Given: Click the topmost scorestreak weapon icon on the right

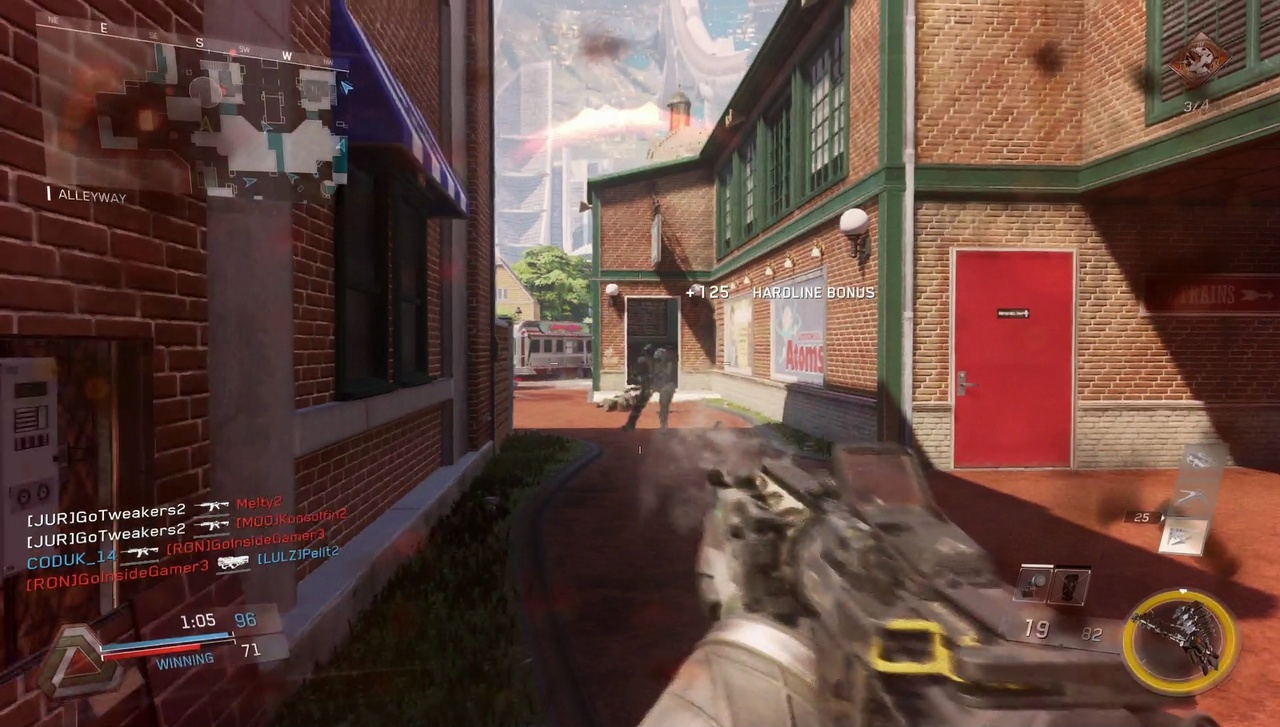Looking at the screenshot, I should 1200,459.
